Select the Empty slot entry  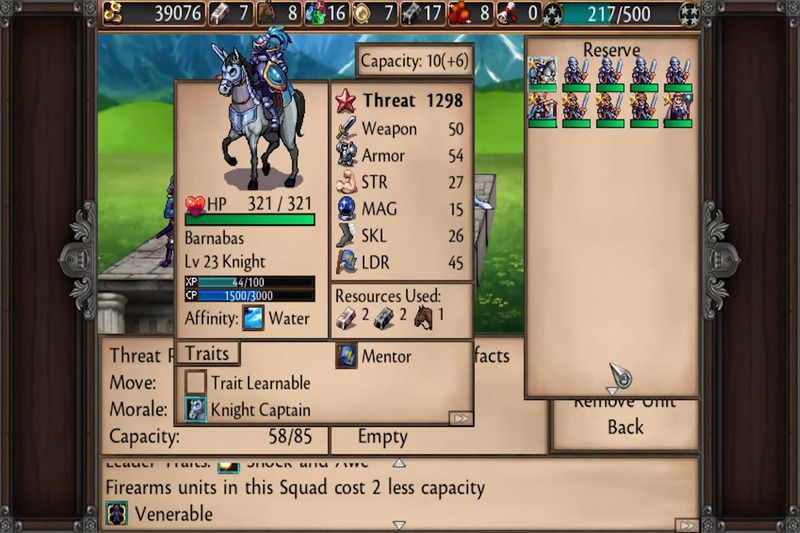point(382,437)
